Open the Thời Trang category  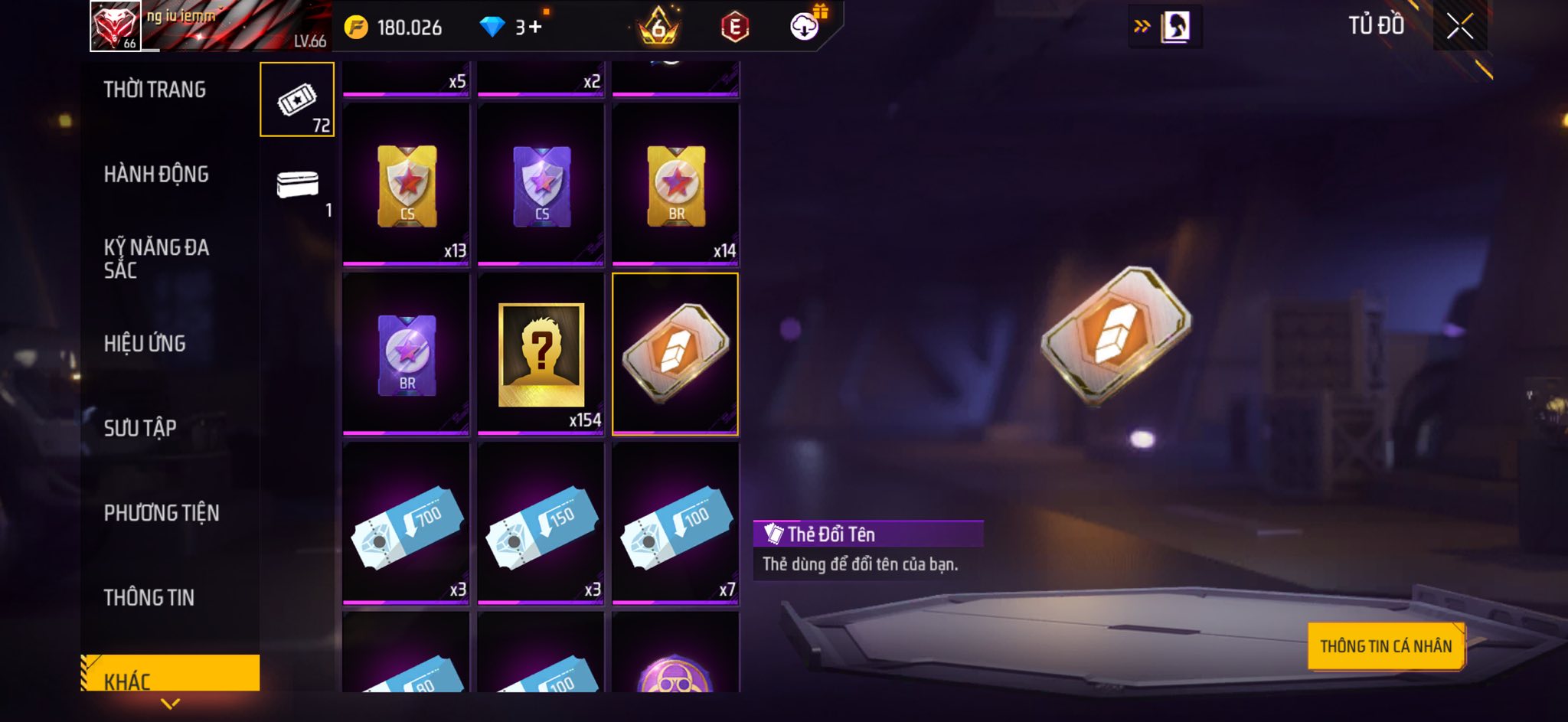coord(155,90)
